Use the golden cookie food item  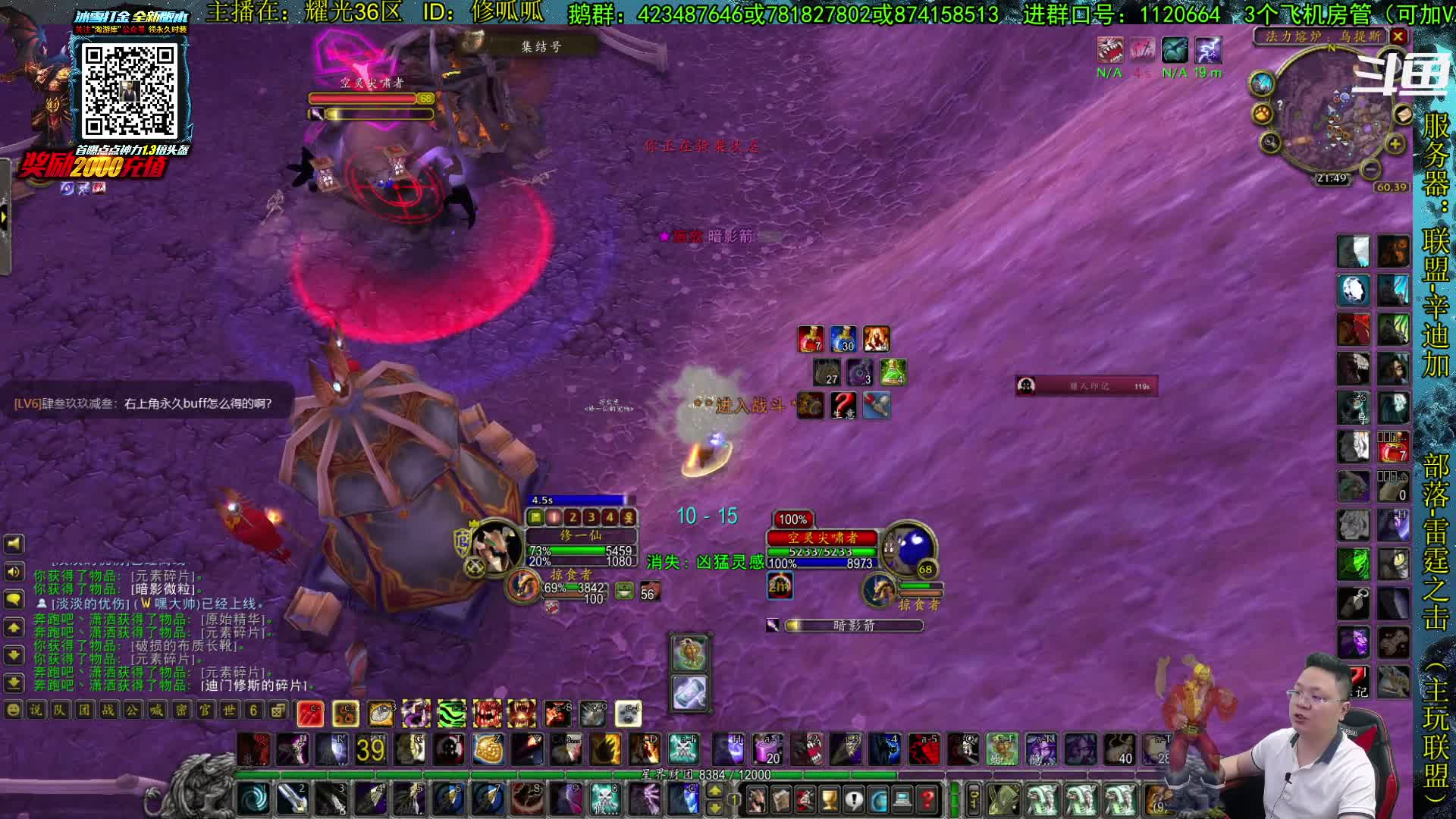[488, 749]
